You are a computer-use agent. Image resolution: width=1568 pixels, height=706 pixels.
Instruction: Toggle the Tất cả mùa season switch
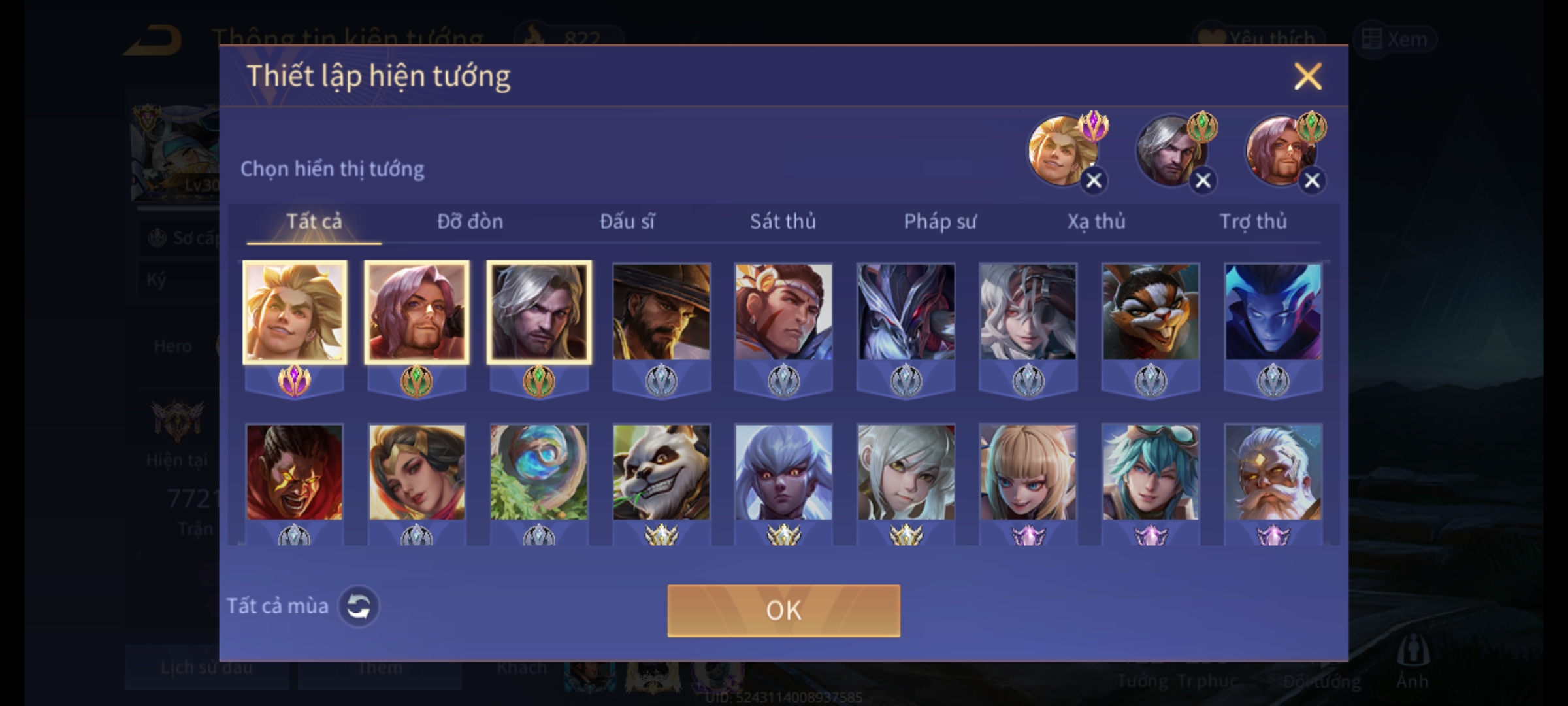pyautogui.click(x=358, y=606)
